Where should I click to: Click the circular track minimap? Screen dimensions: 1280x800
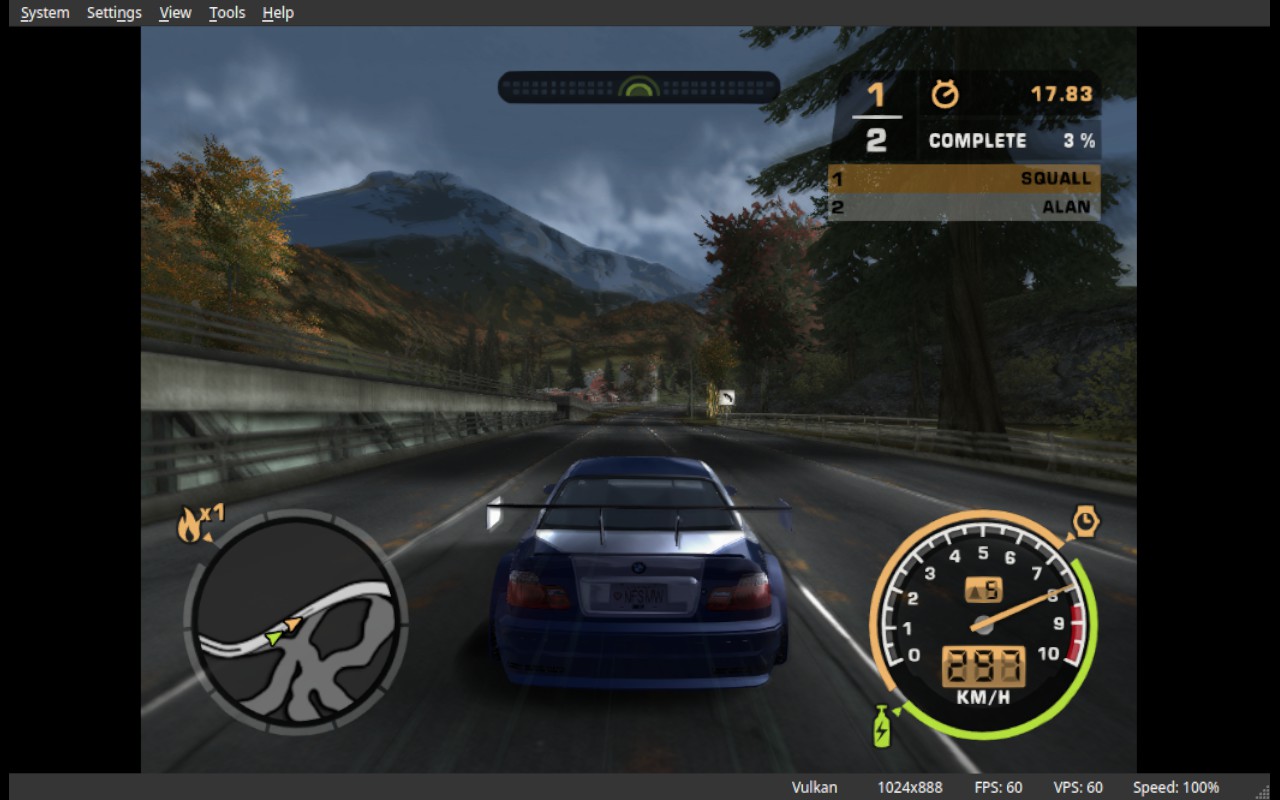[295, 622]
